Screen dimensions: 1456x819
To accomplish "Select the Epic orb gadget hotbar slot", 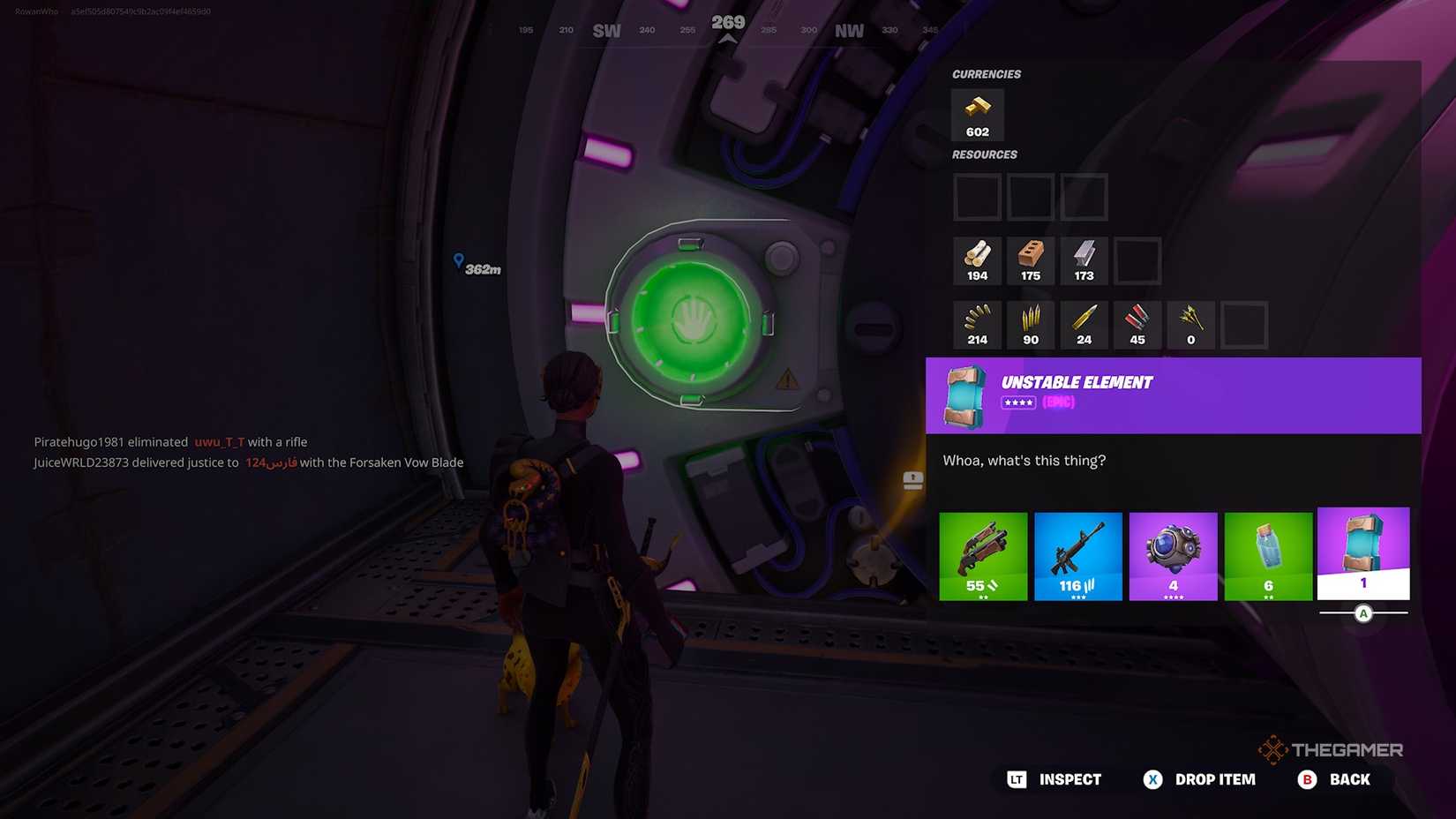I will [x=1174, y=554].
